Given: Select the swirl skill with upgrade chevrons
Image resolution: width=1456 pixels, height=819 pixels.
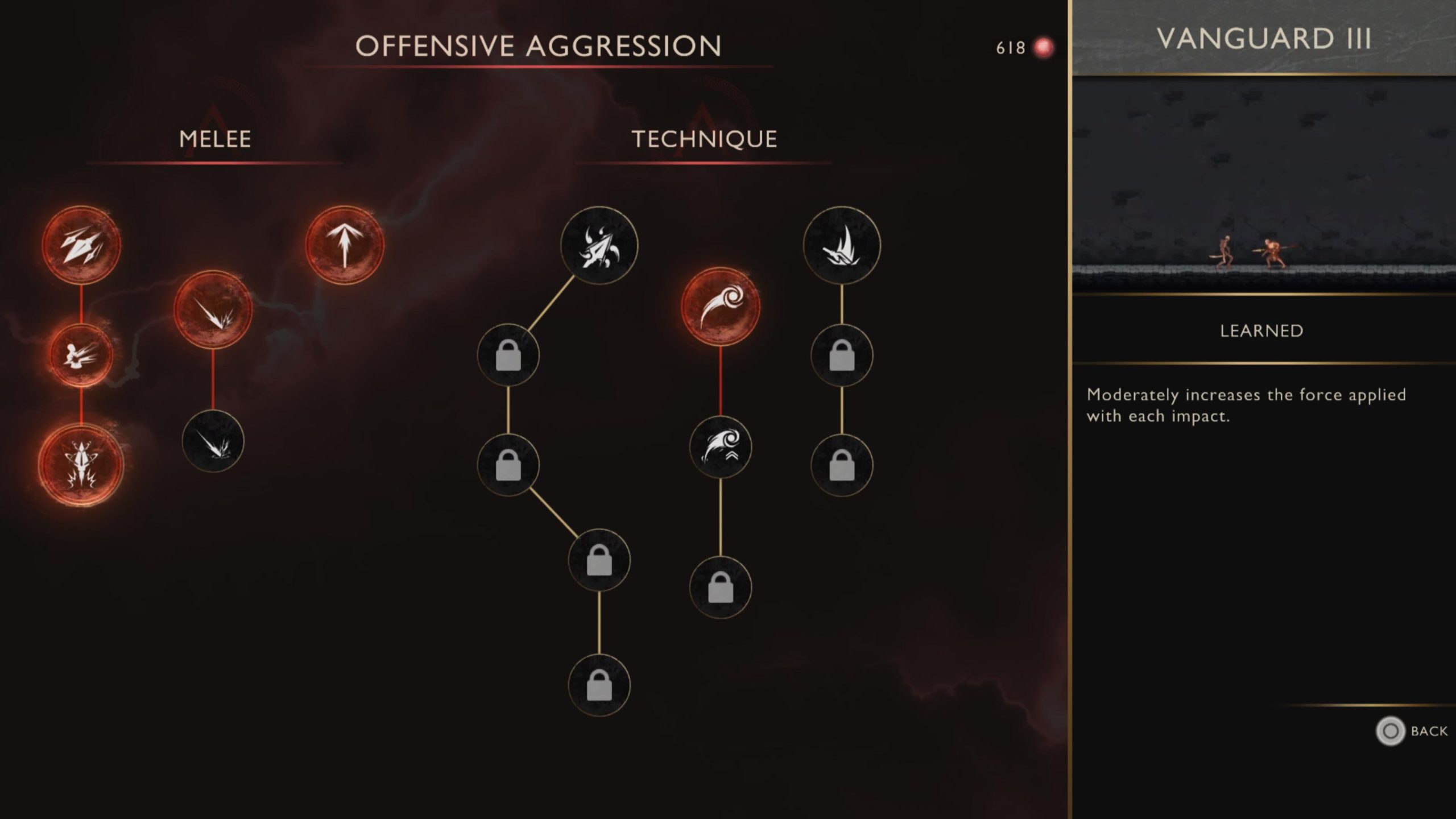Looking at the screenshot, I should 720,447.
